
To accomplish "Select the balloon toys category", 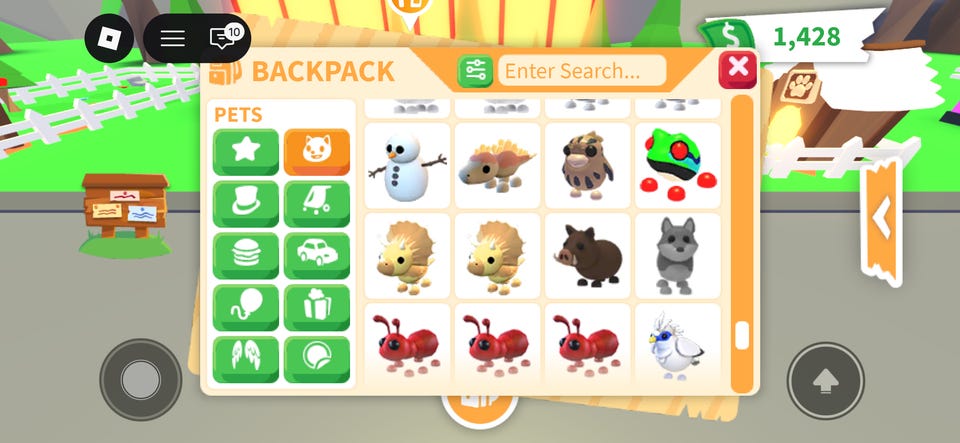I will (x=245, y=308).
